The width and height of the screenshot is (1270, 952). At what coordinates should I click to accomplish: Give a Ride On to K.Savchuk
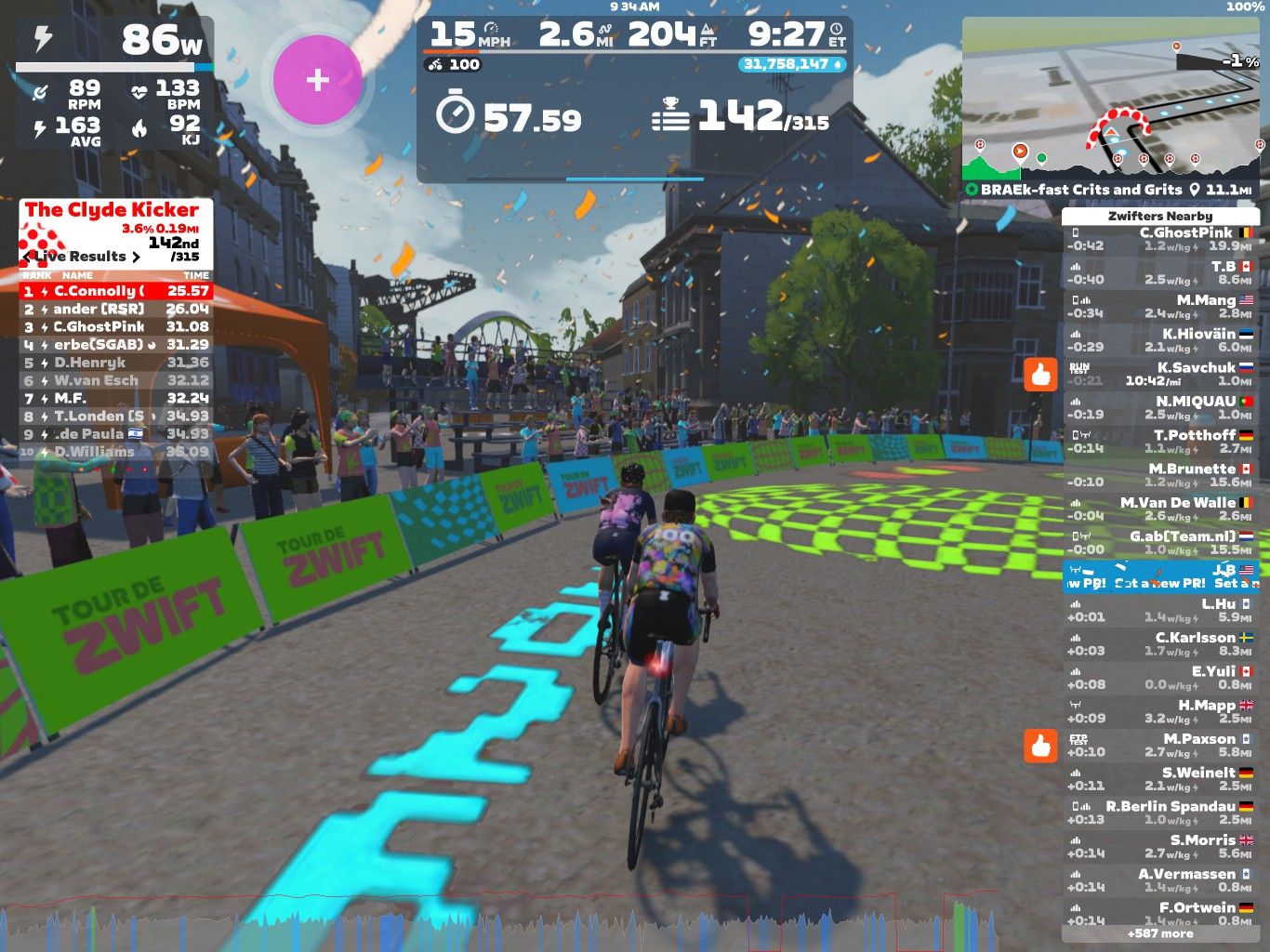pos(1040,375)
